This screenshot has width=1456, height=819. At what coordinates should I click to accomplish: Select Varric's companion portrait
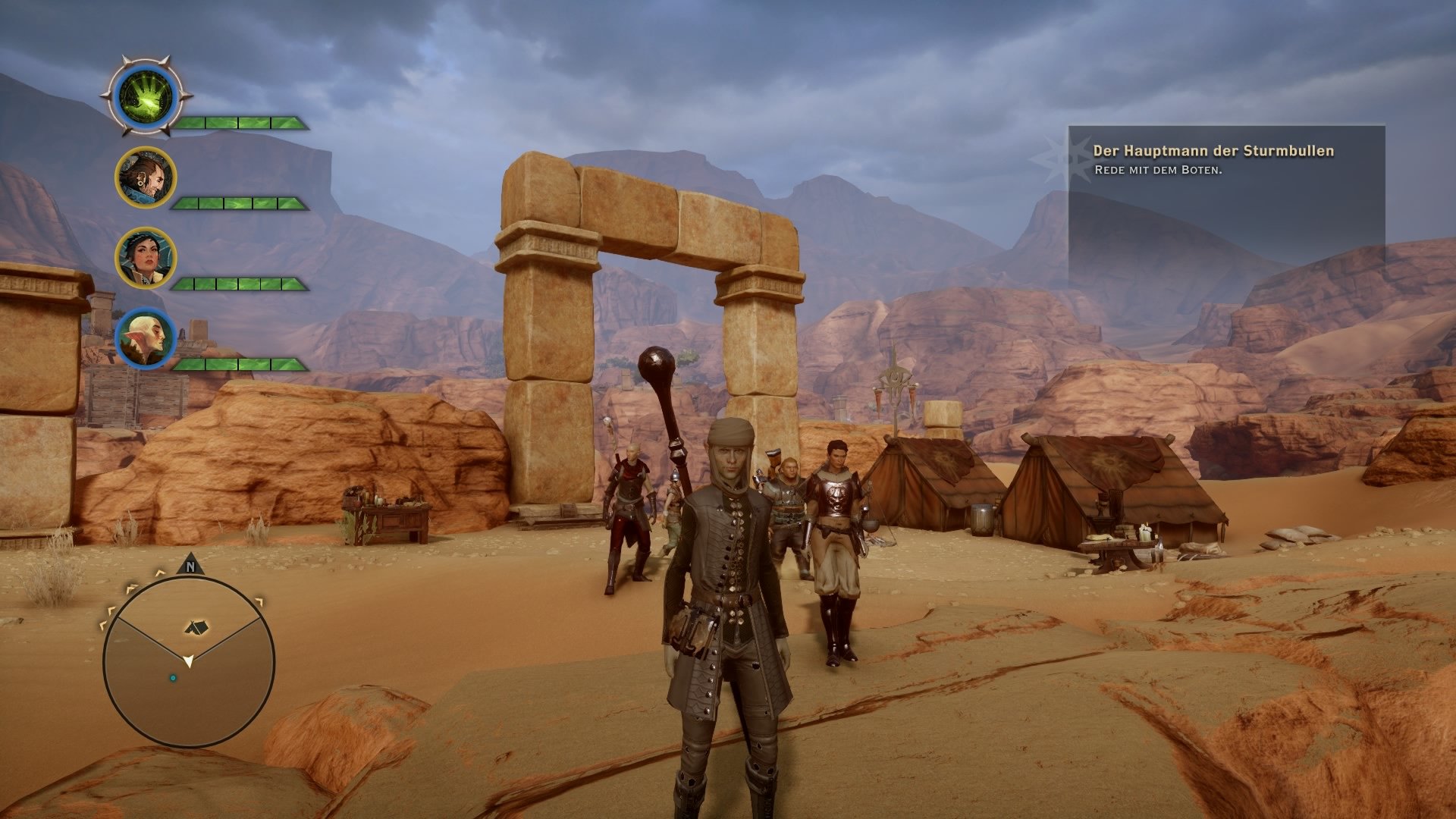tap(146, 177)
